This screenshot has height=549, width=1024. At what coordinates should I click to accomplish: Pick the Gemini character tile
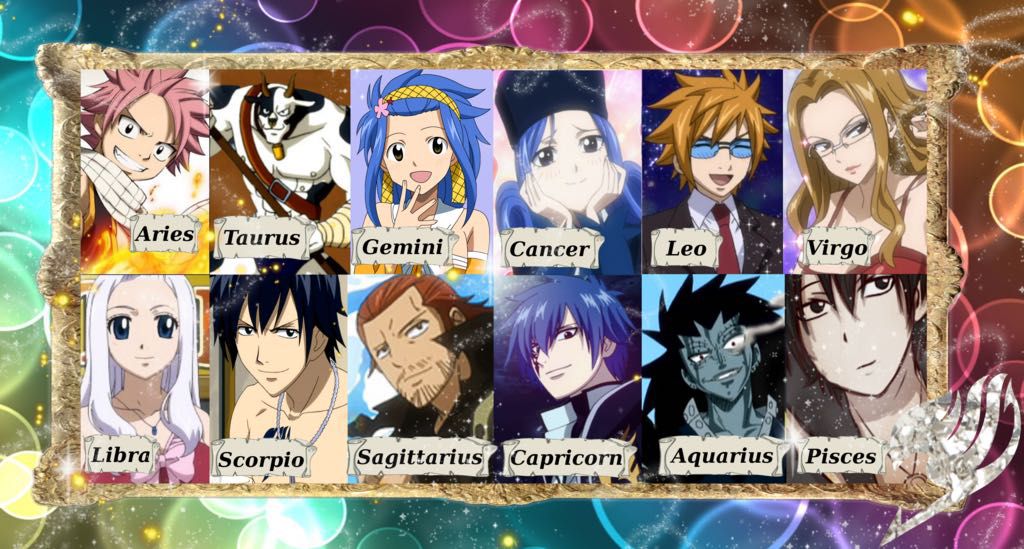point(420,165)
